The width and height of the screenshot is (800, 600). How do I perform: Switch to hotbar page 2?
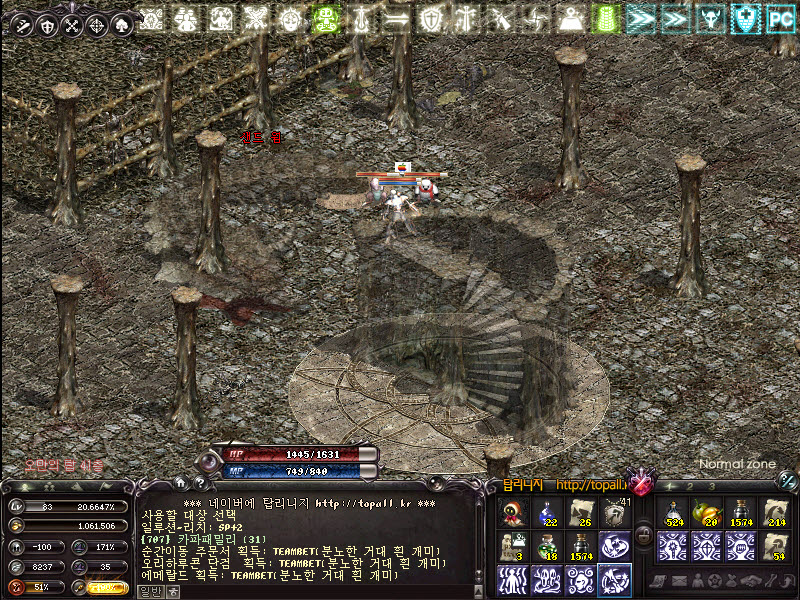[x=690, y=486]
